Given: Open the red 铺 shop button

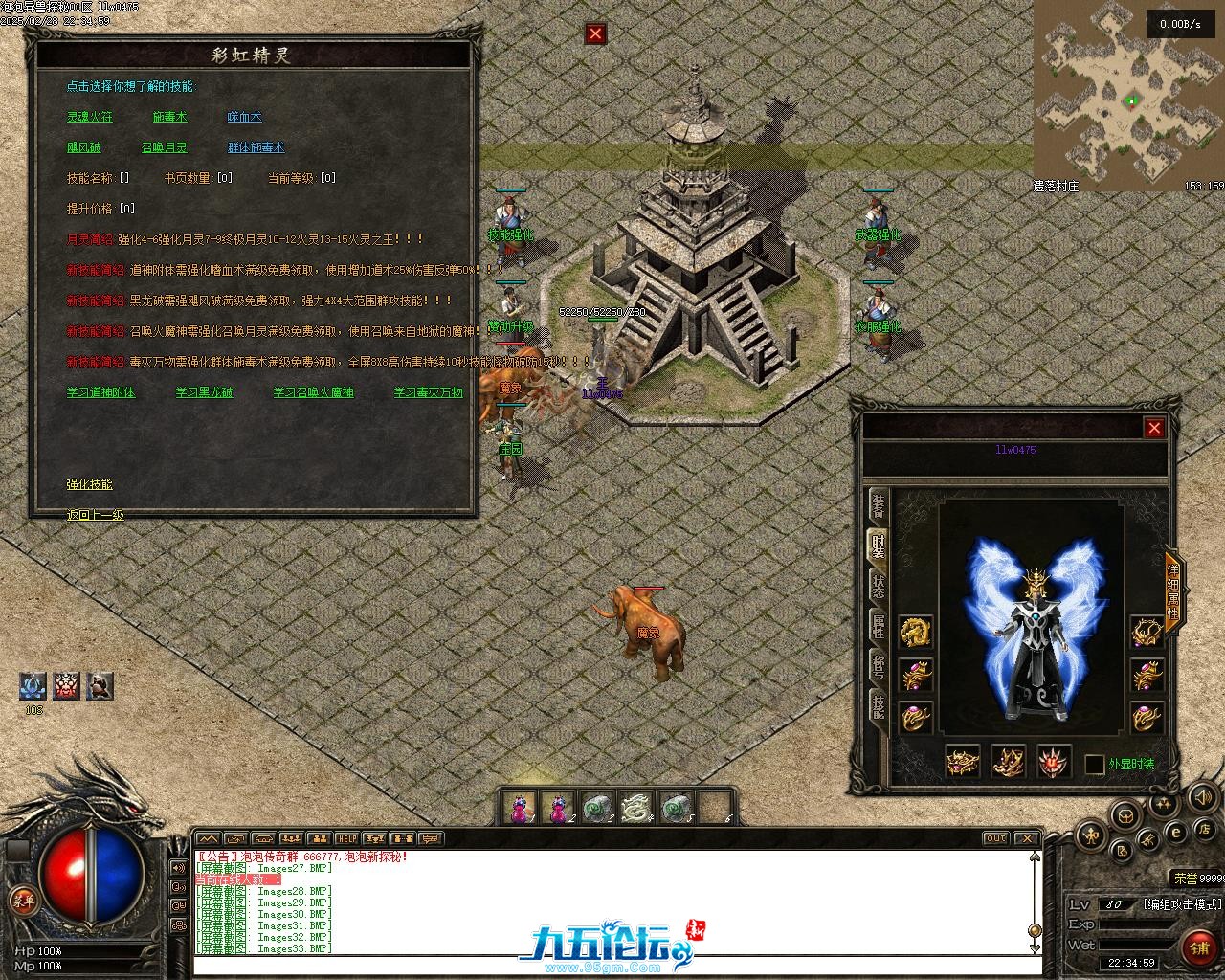Looking at the screenshot, I should [x=1197, y=947].
